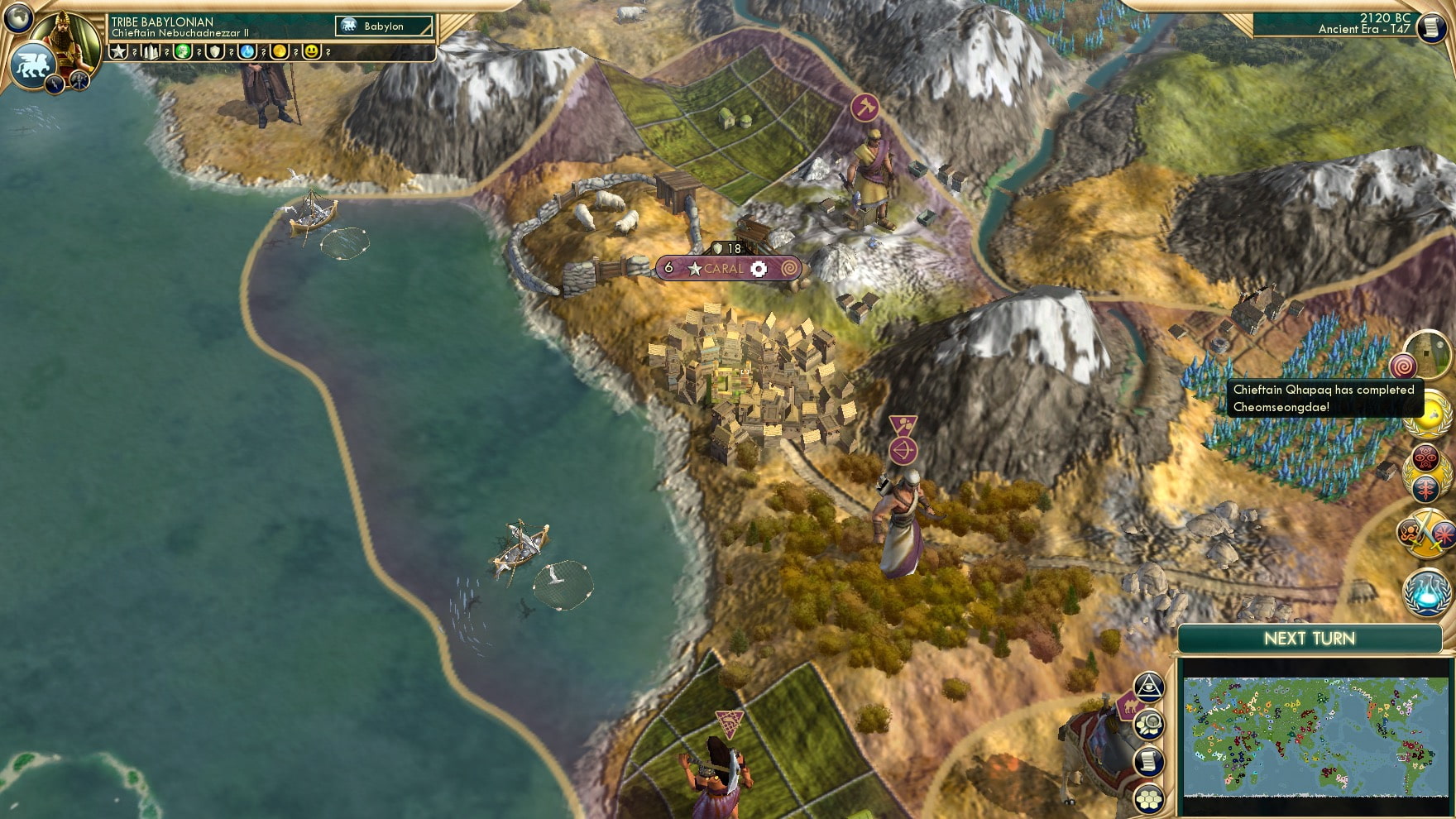Select the notification log scroll icon
The image size is (1456, 819).
[1148, 760]
